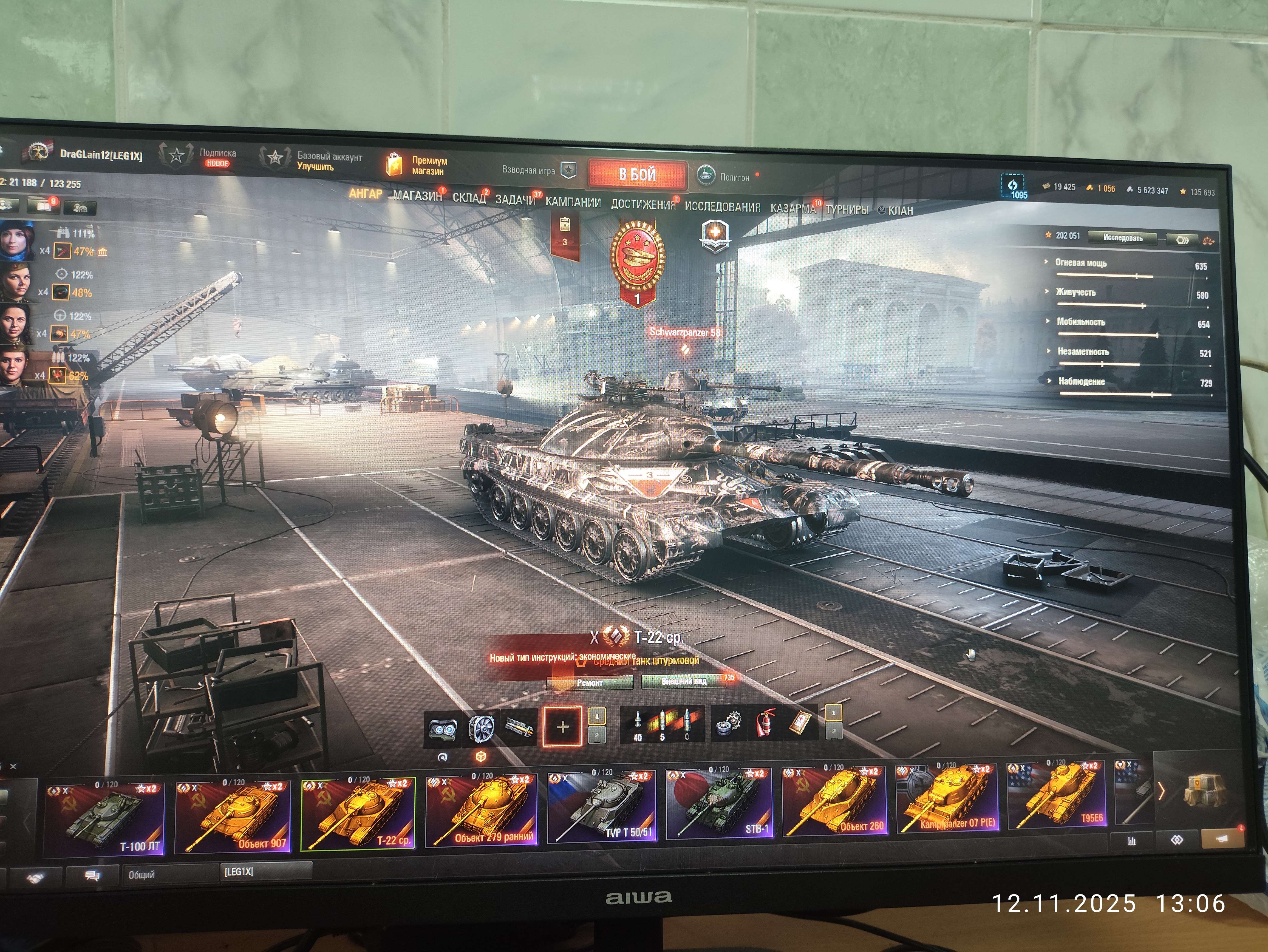1268x952 pixels.
Task: Click the blueprints icon showing 1095
Action: tap(1013, 186)
